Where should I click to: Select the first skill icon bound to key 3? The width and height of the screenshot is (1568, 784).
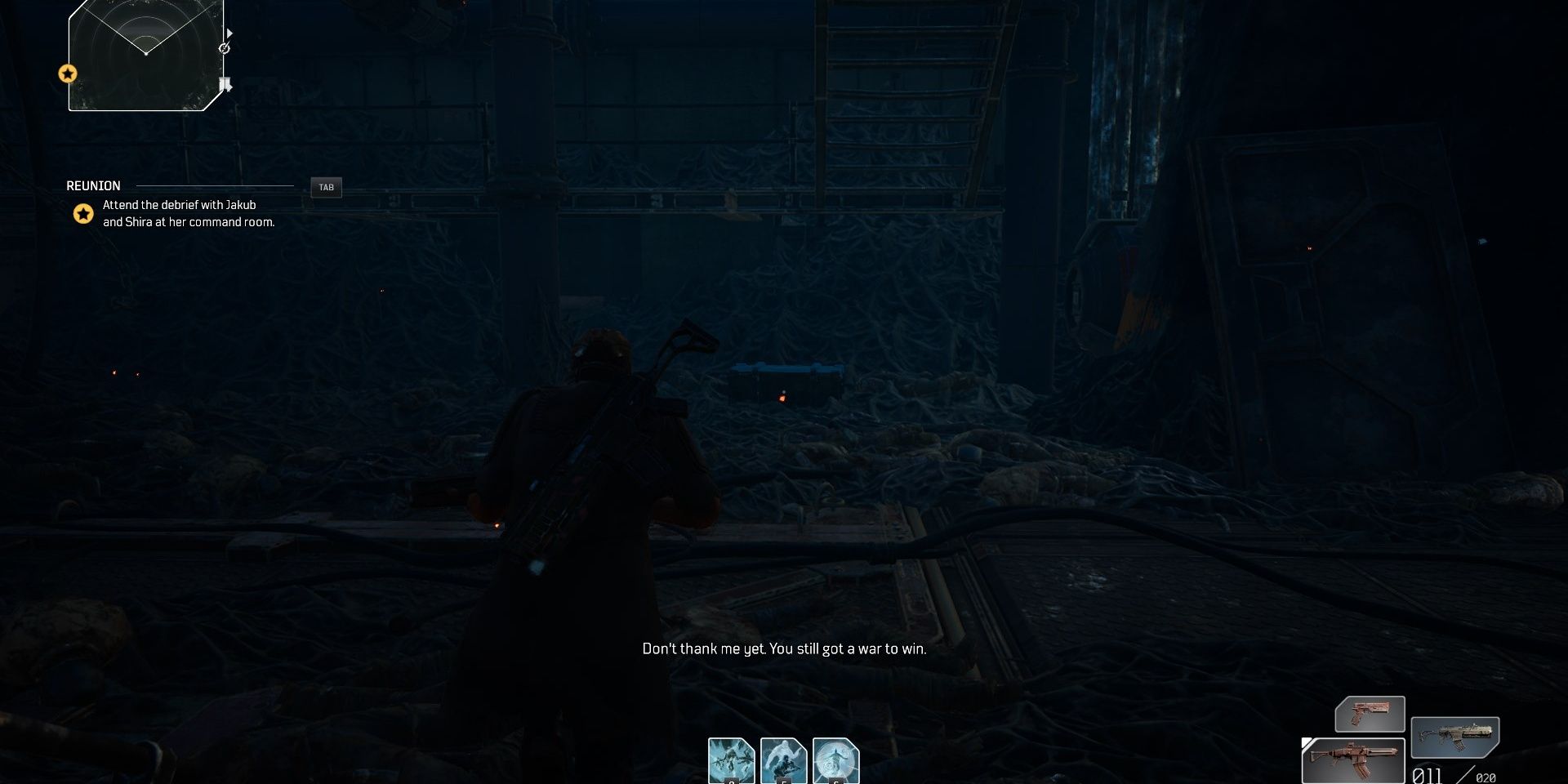click(731, 759)
